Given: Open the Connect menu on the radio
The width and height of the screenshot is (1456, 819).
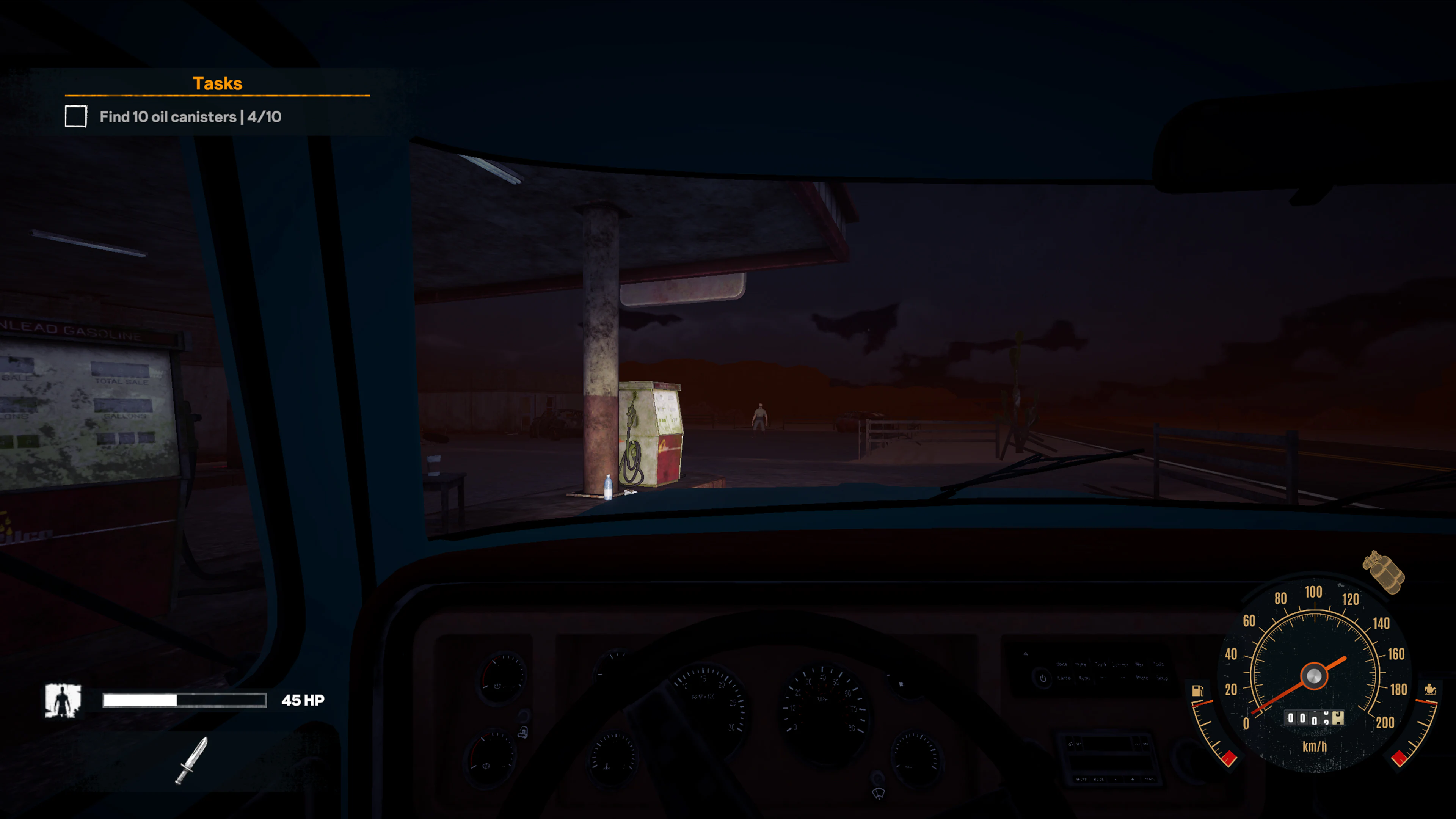Looking at the screenshot, I should (1120, 664).
